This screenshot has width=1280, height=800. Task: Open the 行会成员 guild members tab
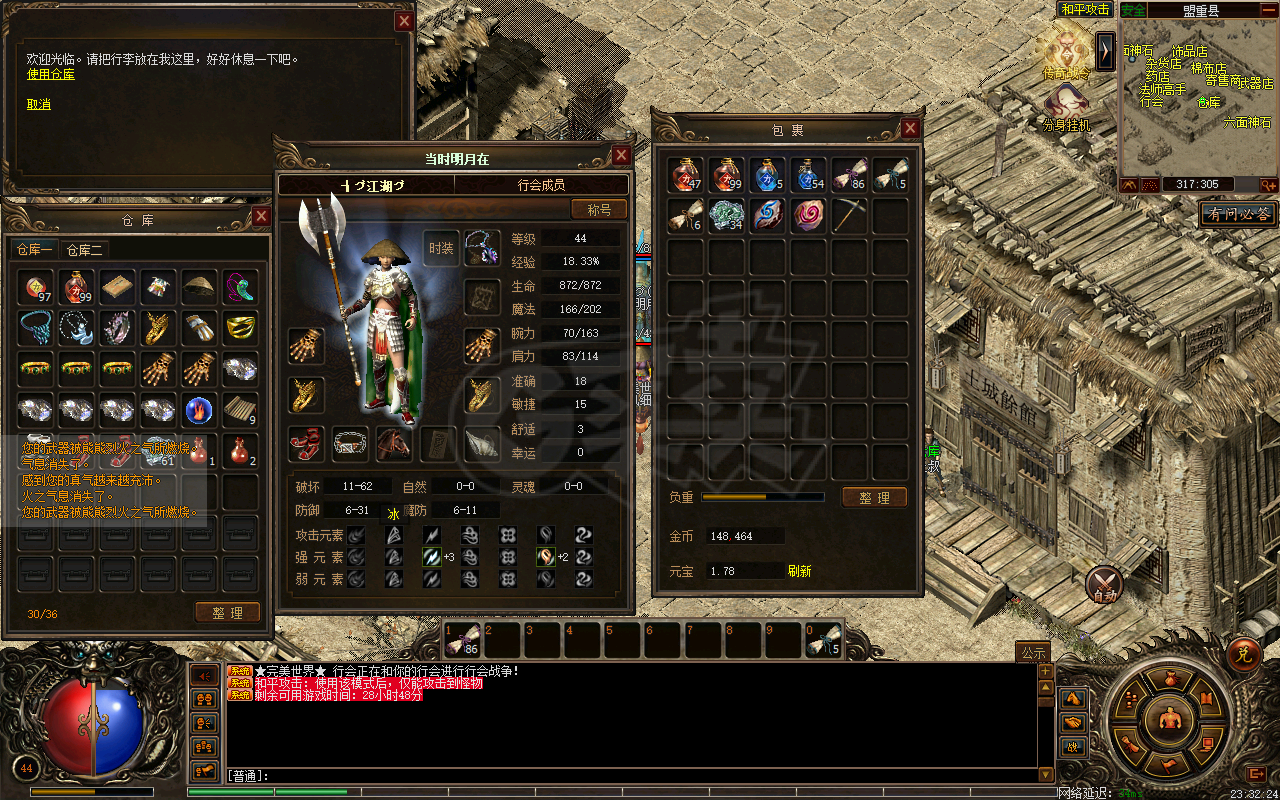[541, 185]
